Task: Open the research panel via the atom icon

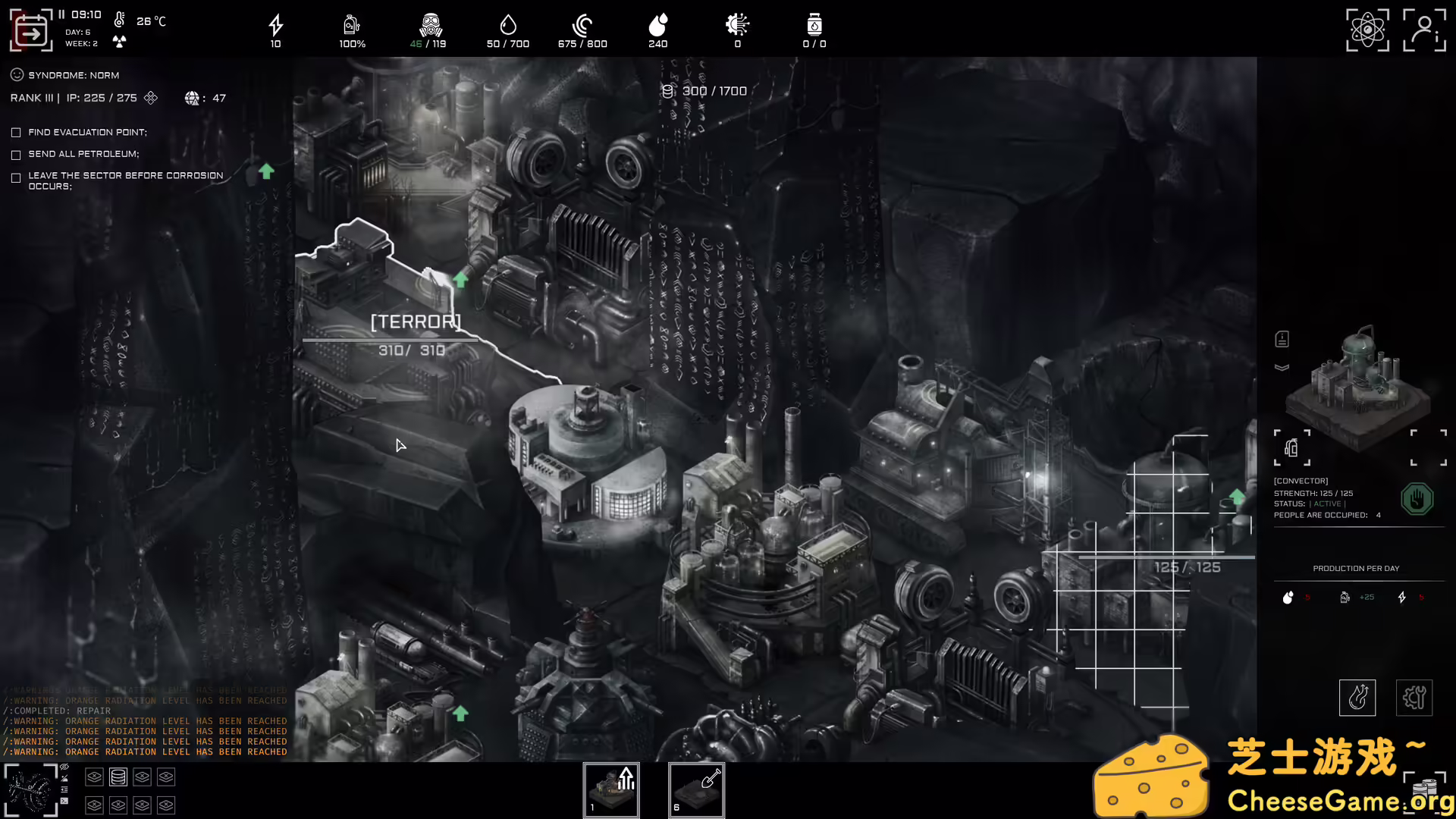Action: click(1367, 30)
